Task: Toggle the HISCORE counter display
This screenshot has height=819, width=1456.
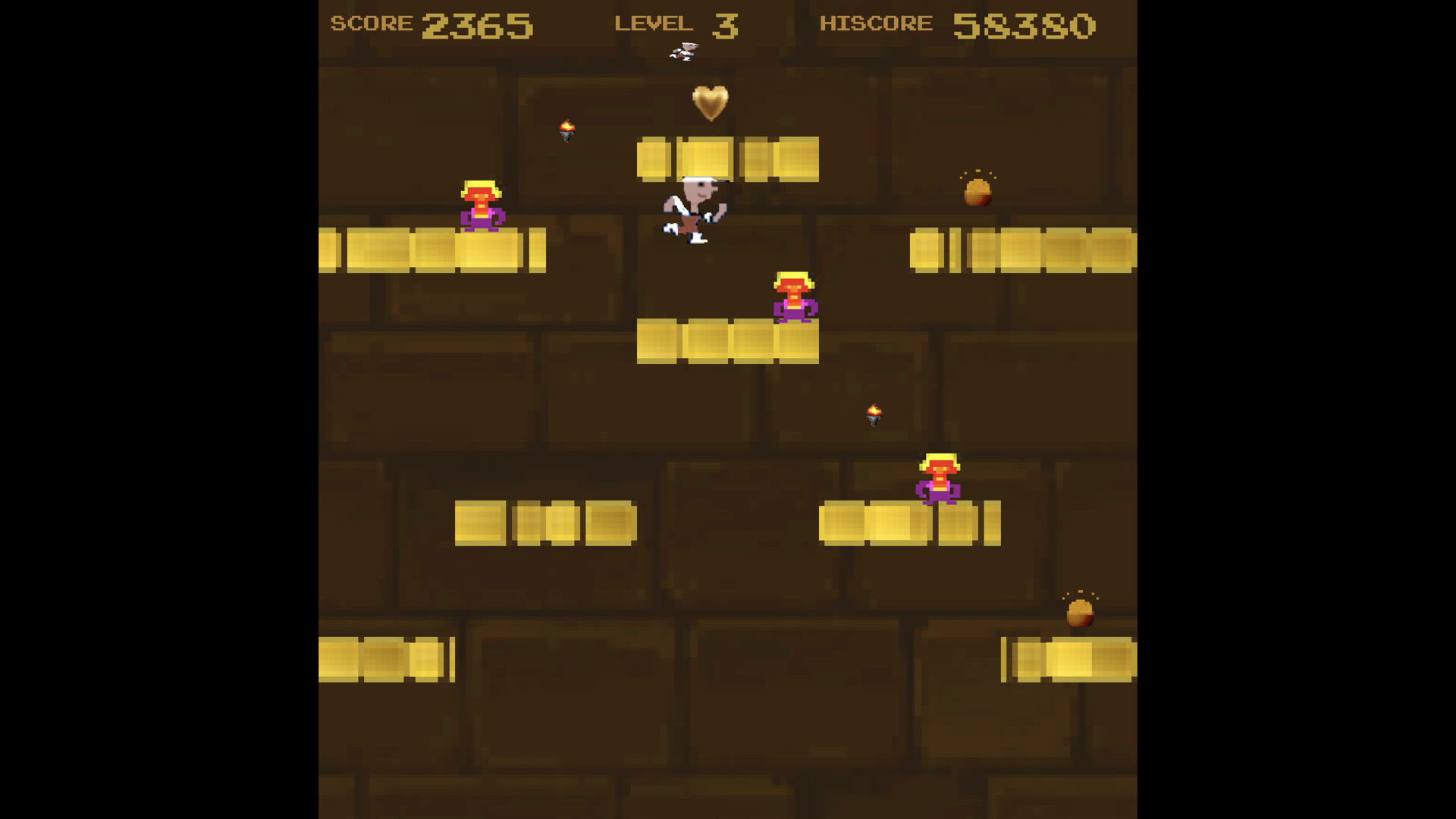Action: click(x=876, y=23)
